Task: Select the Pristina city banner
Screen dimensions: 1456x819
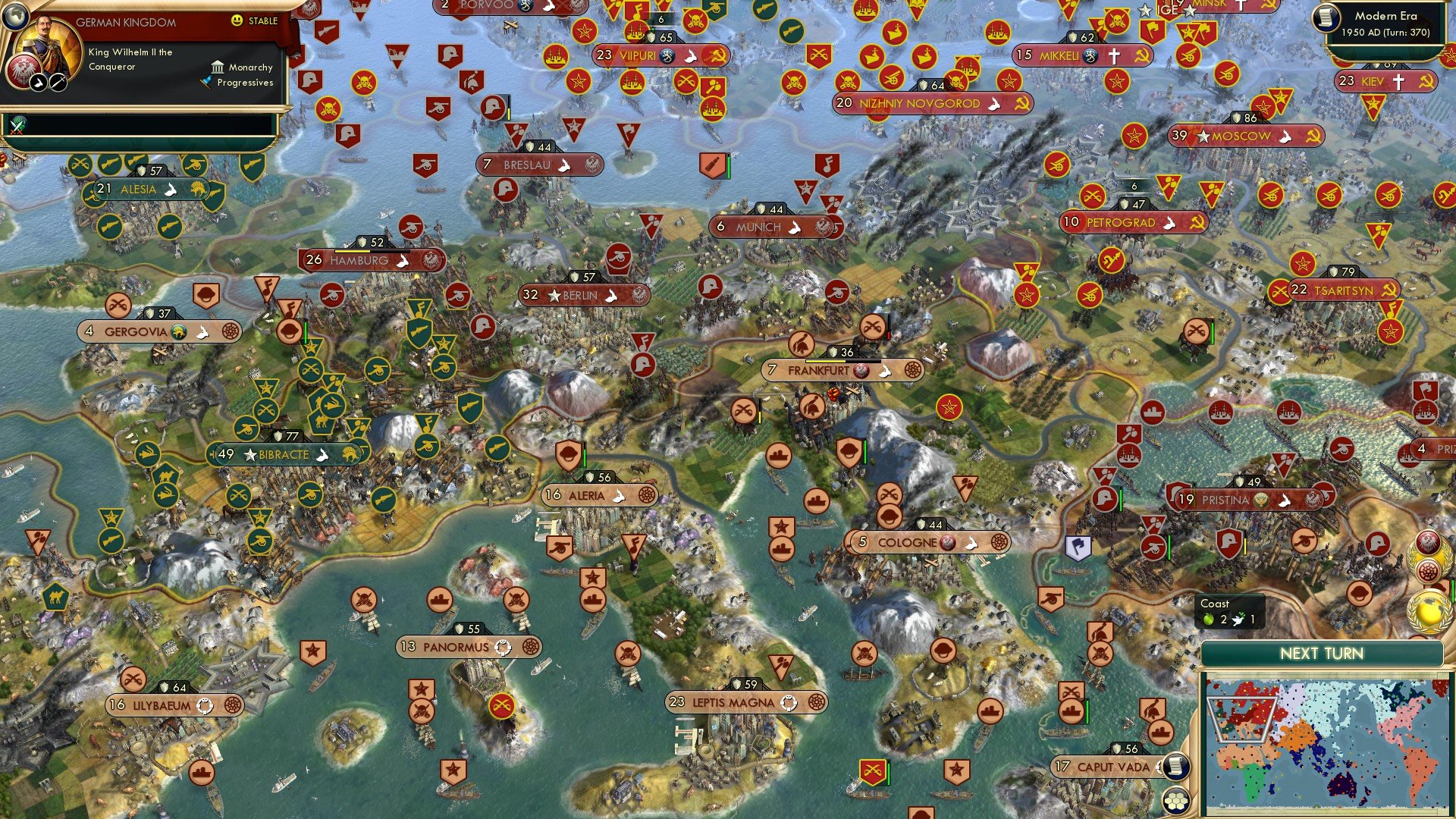Action: click(1250, 500)
